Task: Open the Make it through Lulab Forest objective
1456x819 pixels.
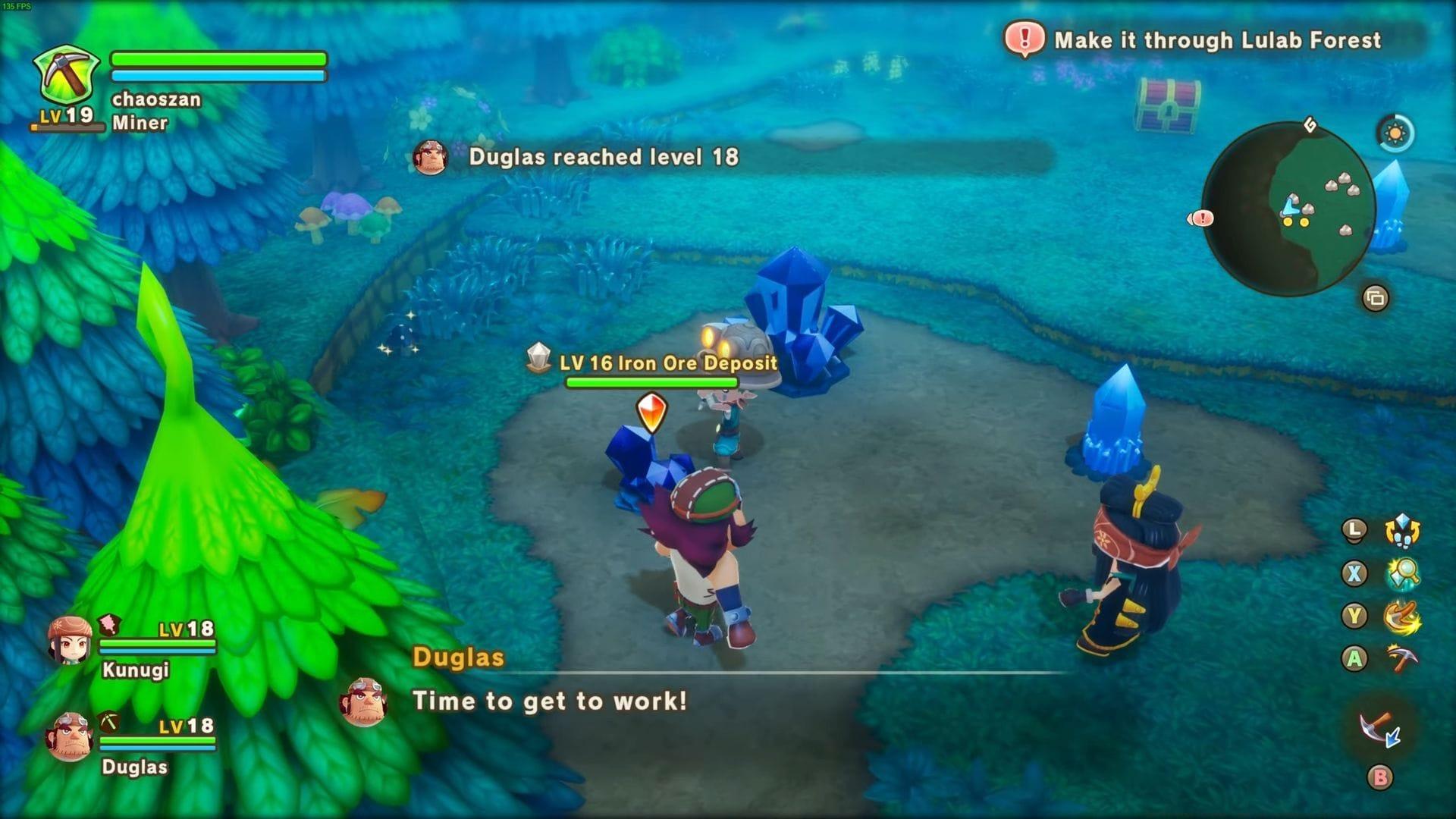Action: pos(1216,40)
